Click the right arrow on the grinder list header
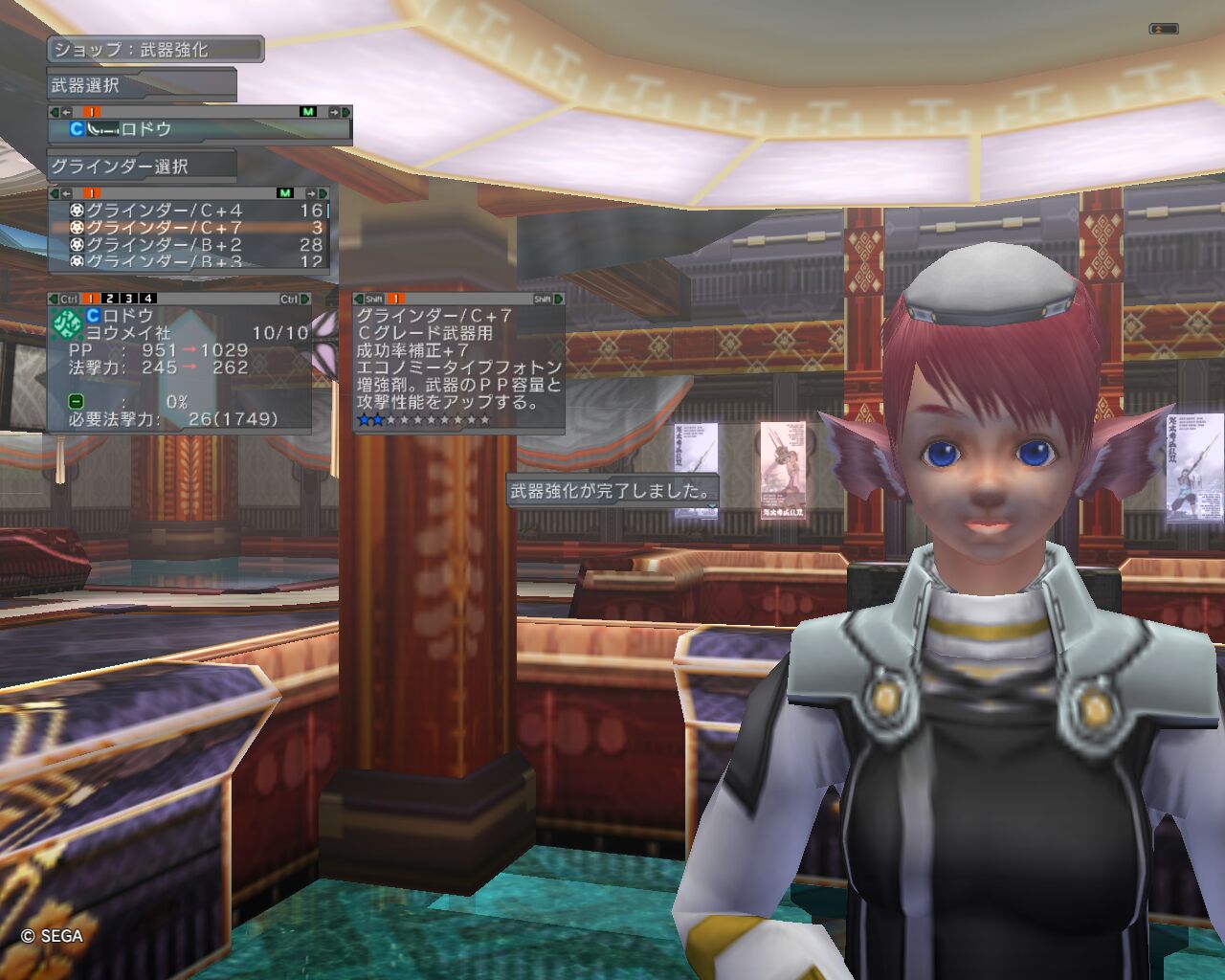 click(311, 193)
